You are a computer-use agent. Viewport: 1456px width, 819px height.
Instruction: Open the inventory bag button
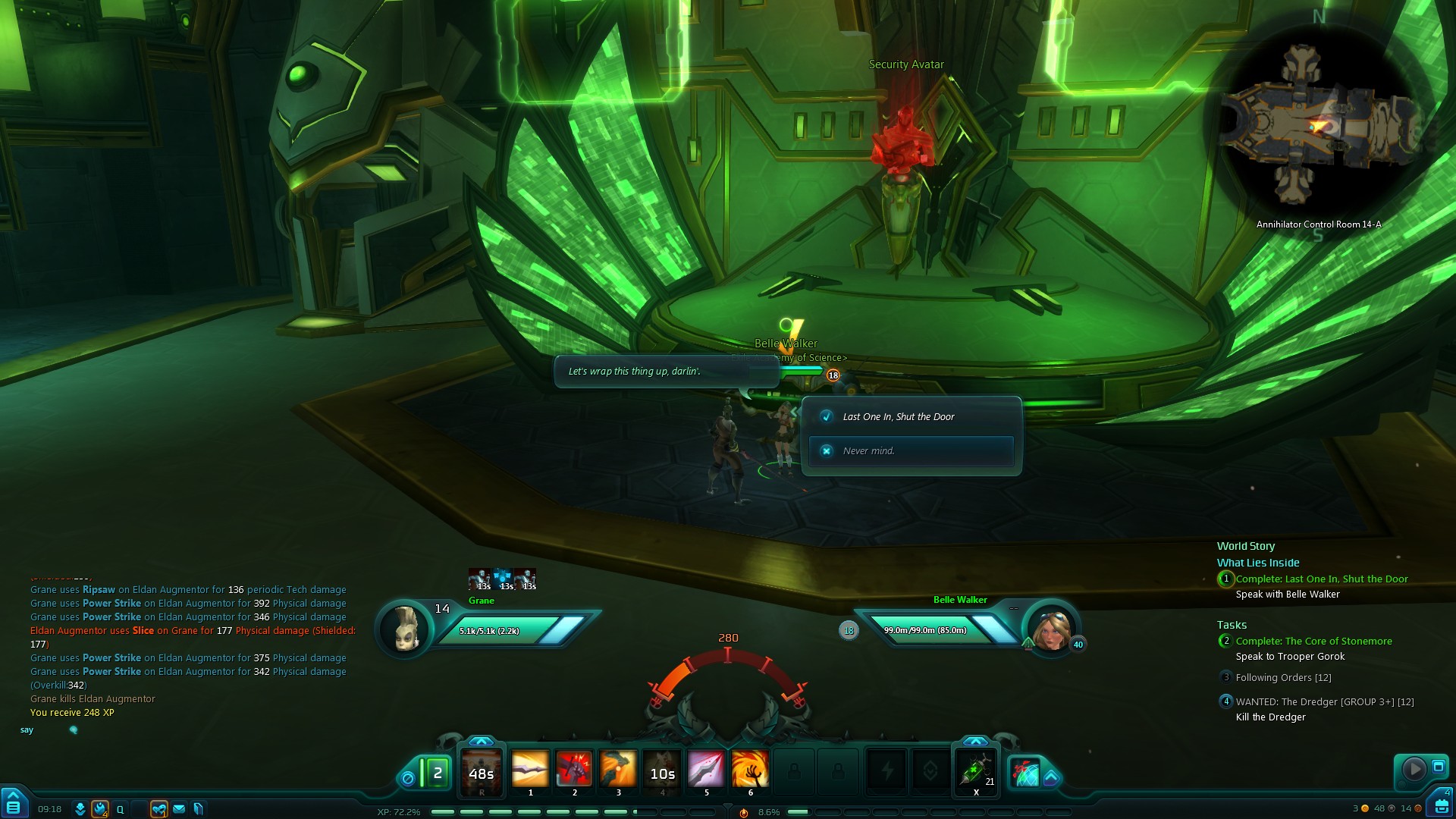pyautogui.click(x=1440, y=807)
